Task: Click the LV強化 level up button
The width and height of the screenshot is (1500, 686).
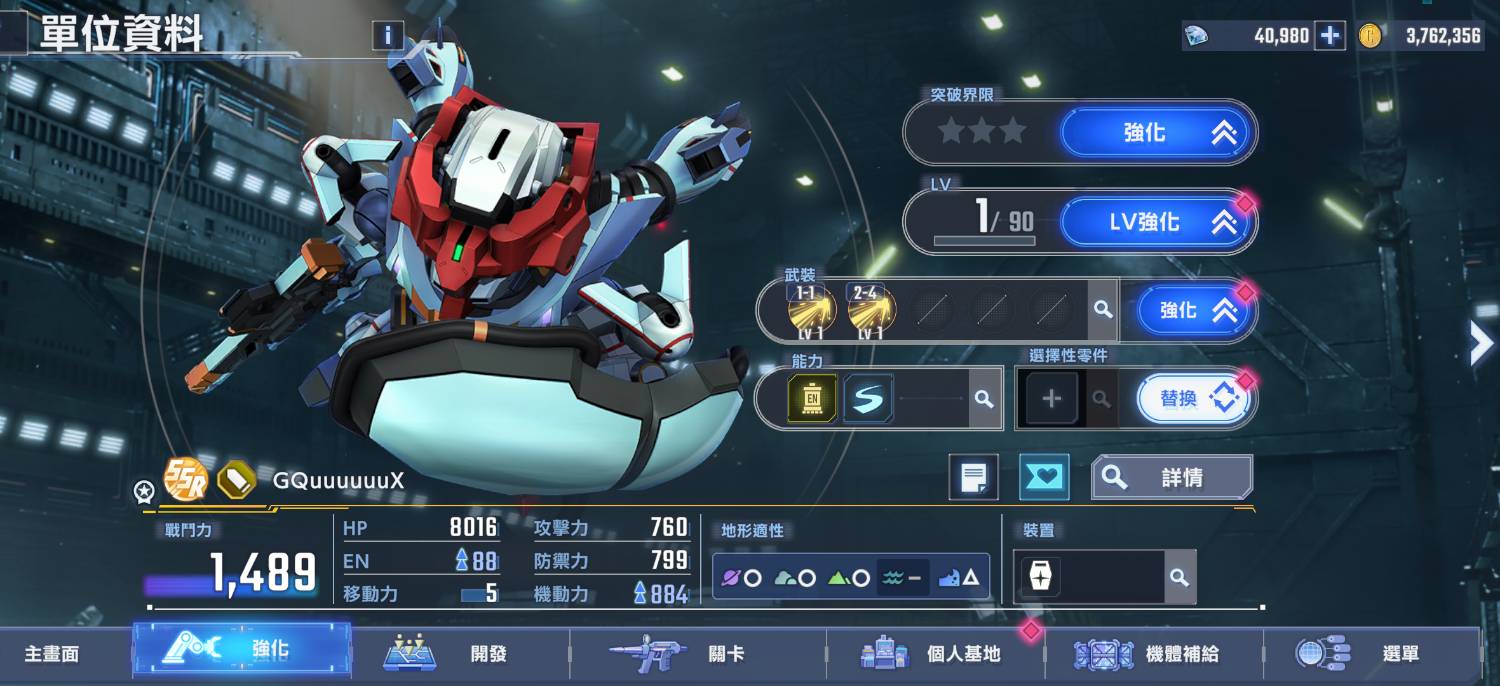Action: pyautogui.click(x=1157, y=222)
